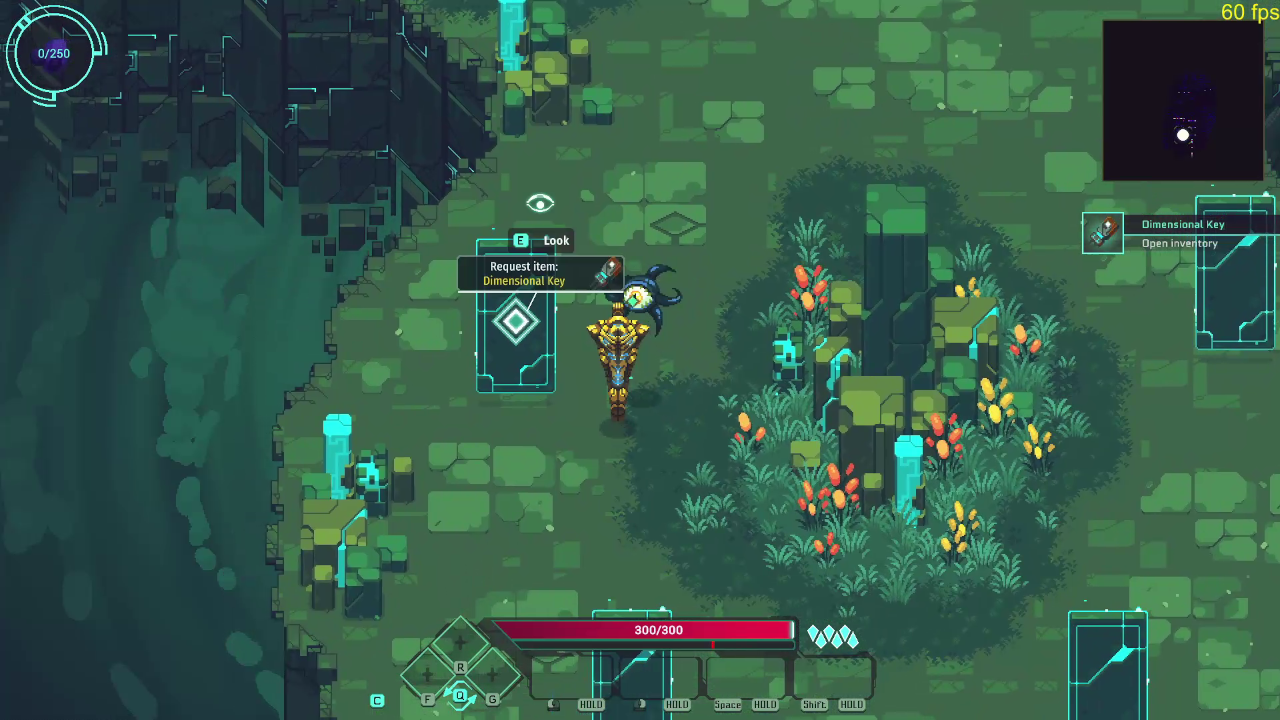
Task: Click the 0/250 resource counter circle
Action: (53, 53)
